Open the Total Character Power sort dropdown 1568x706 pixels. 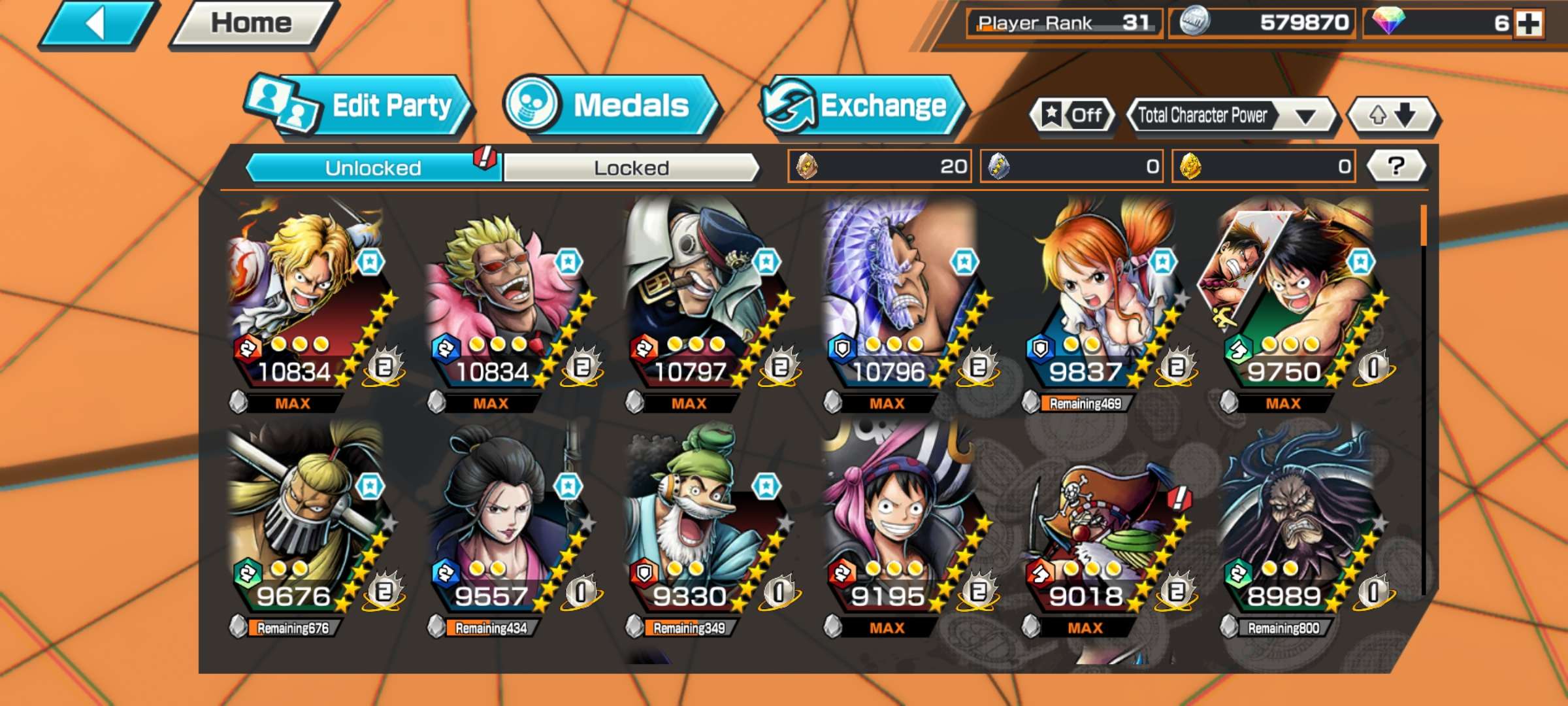click(x=1232, y=116)
